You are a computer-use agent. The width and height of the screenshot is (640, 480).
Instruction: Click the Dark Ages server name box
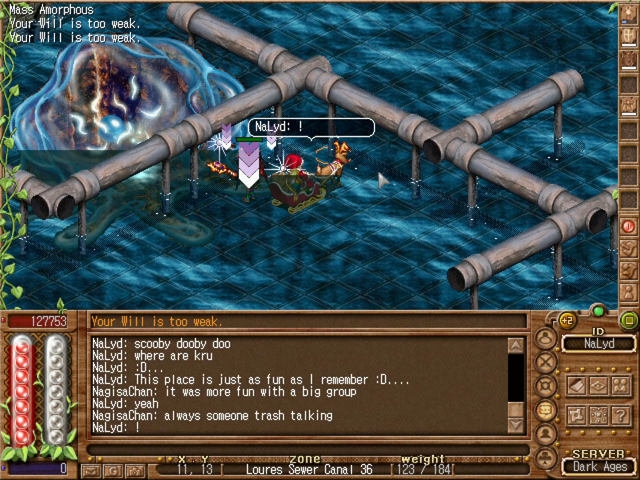coord(599,467)
